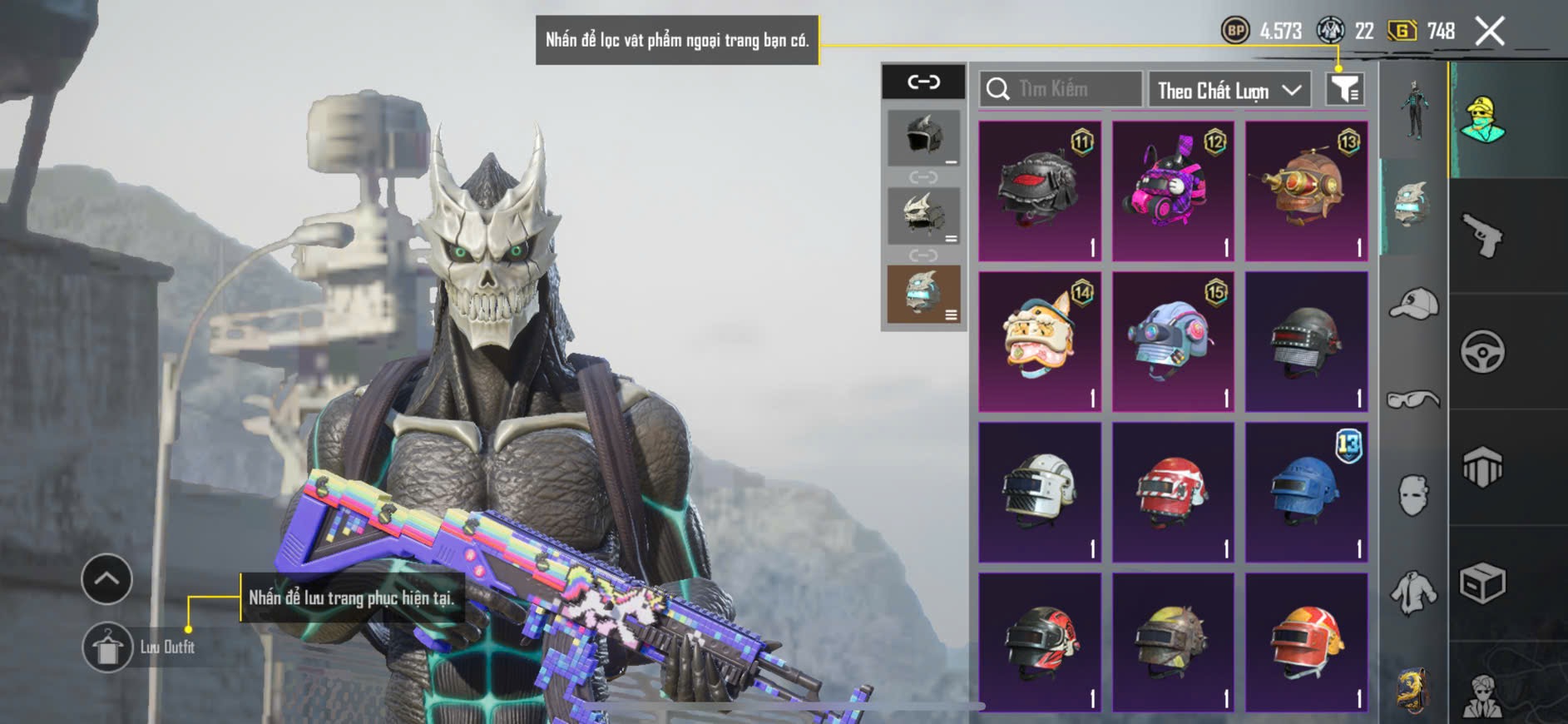
Task: Toggle the owned-items filter funnel icon
Action: point(1344,89)
